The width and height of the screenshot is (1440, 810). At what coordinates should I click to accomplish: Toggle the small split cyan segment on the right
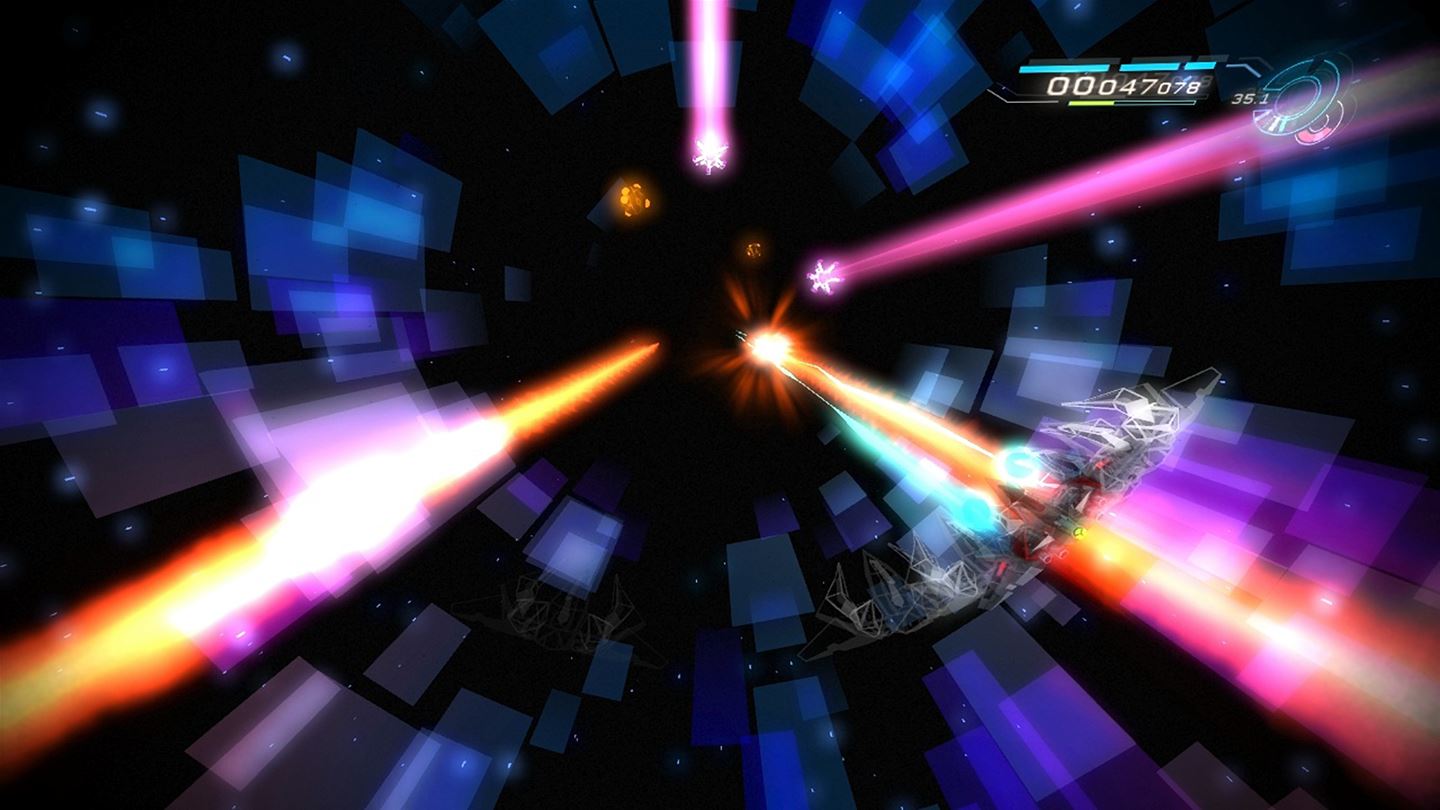pos(1198,64)
